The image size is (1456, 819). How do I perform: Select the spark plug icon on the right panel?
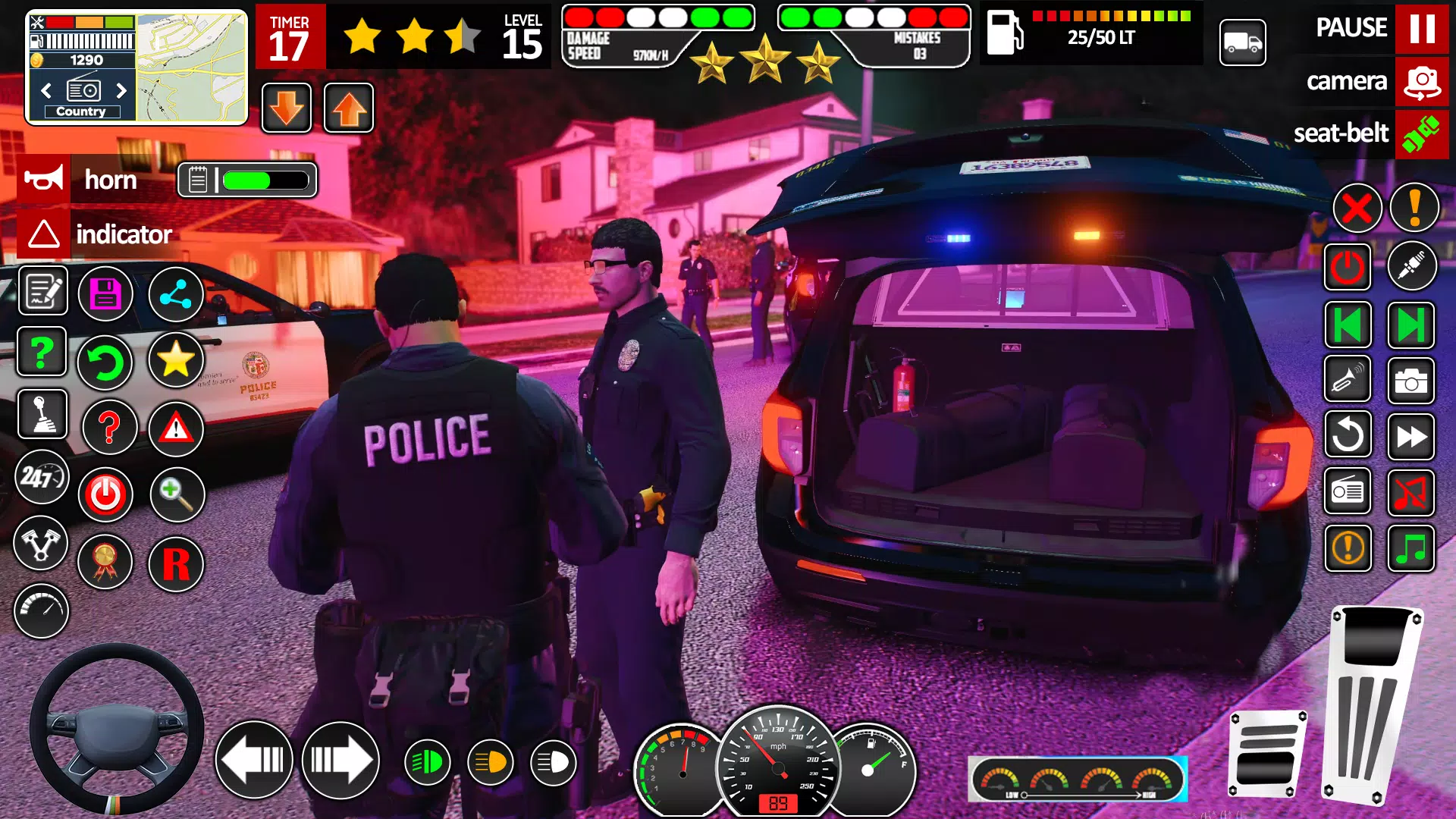tap(1412, 267)
